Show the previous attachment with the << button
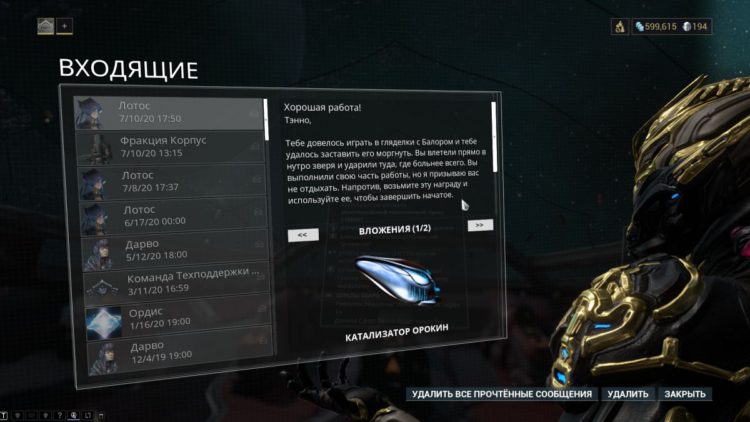 pyautogui.click(x=302, y=235)
